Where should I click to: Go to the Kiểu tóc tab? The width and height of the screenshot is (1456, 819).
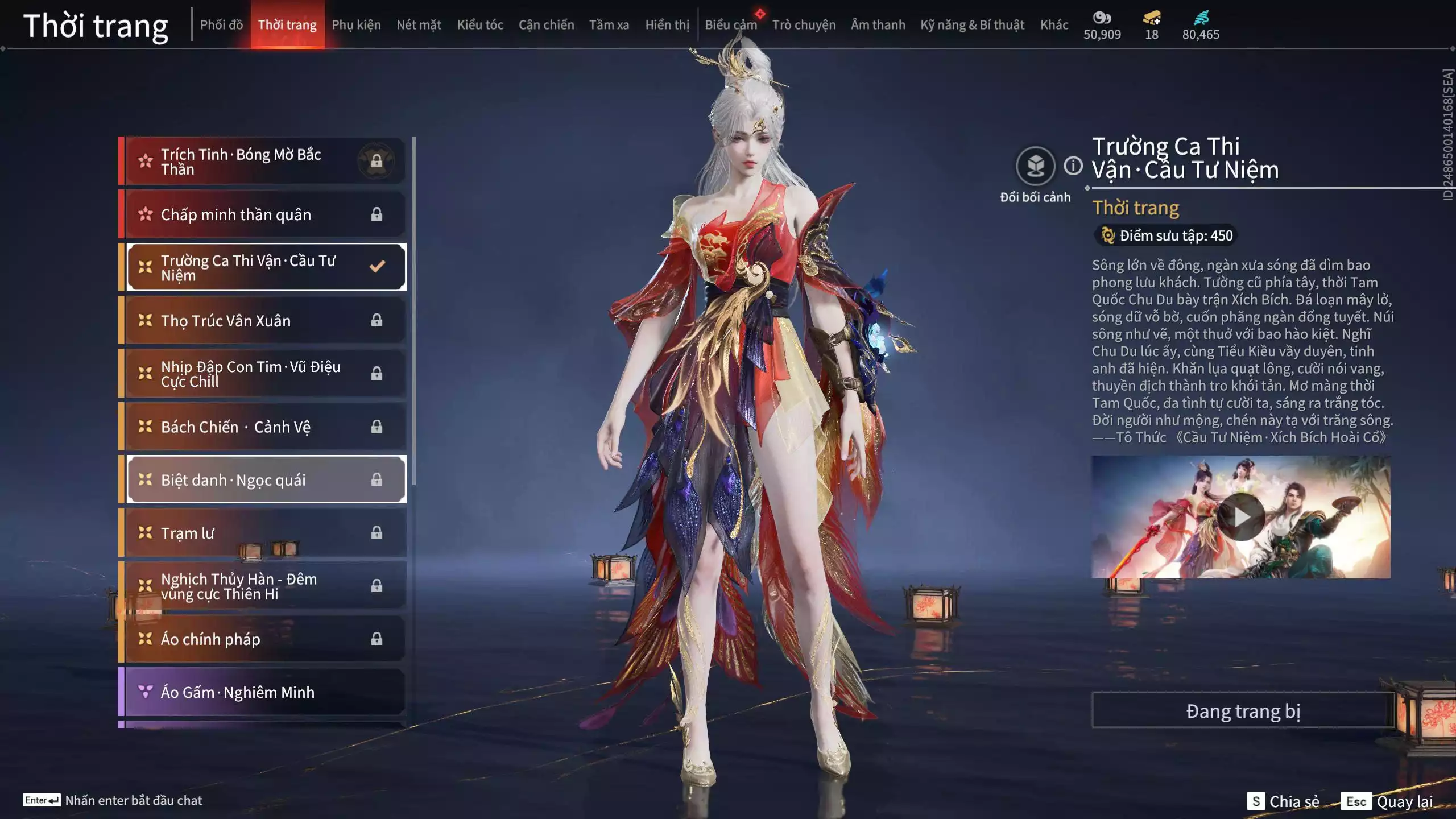[x=480, y=25]
